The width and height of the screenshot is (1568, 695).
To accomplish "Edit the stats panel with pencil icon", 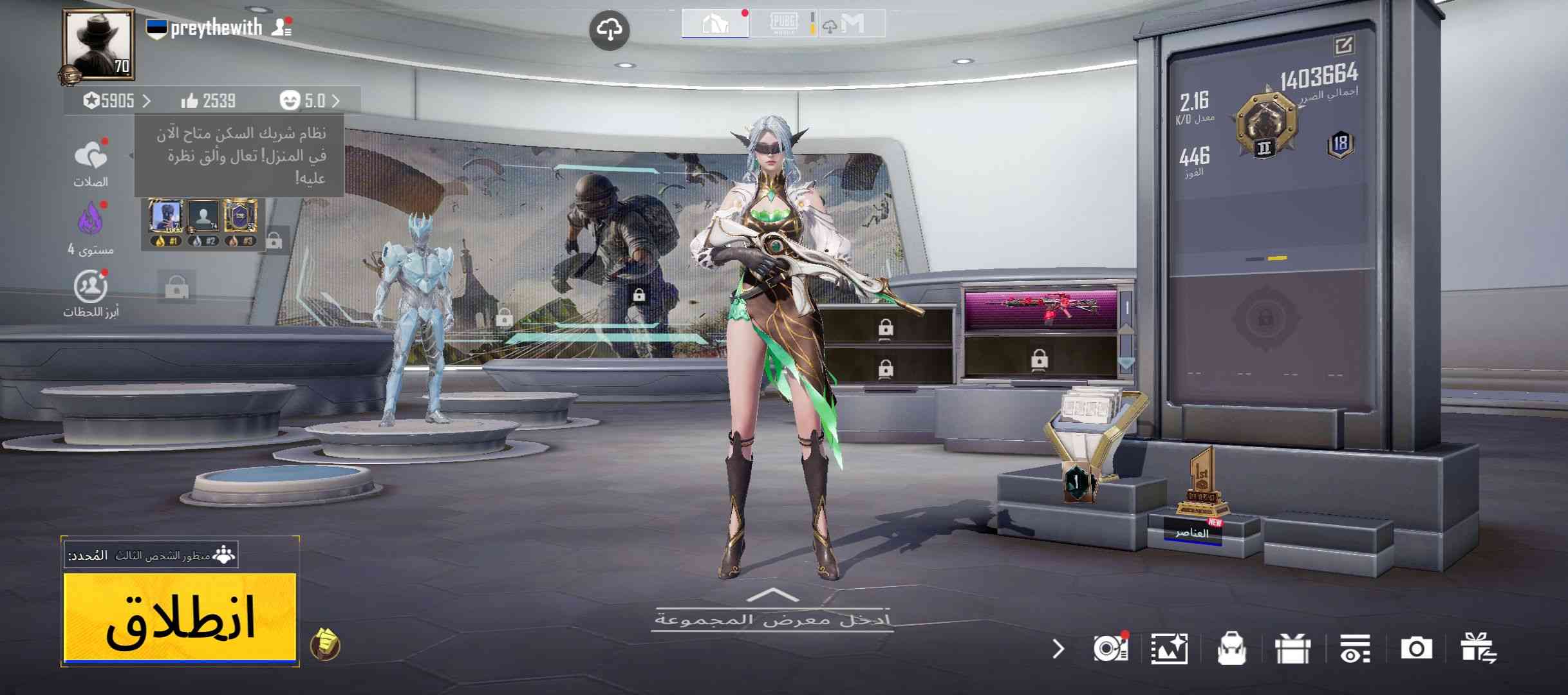I will click(x=1344, y=46).
